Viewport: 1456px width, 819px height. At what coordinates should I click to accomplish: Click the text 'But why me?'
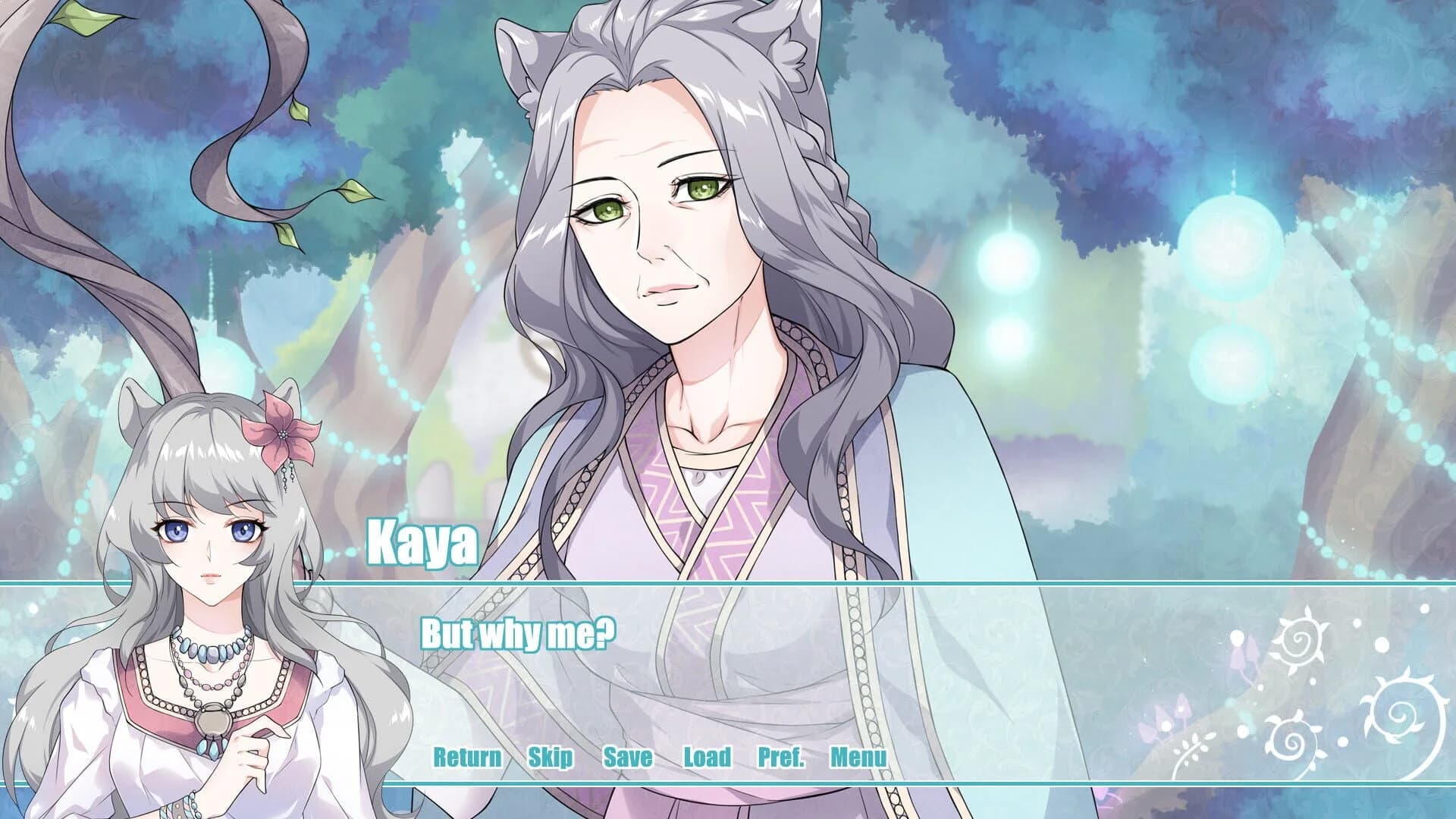519,637
